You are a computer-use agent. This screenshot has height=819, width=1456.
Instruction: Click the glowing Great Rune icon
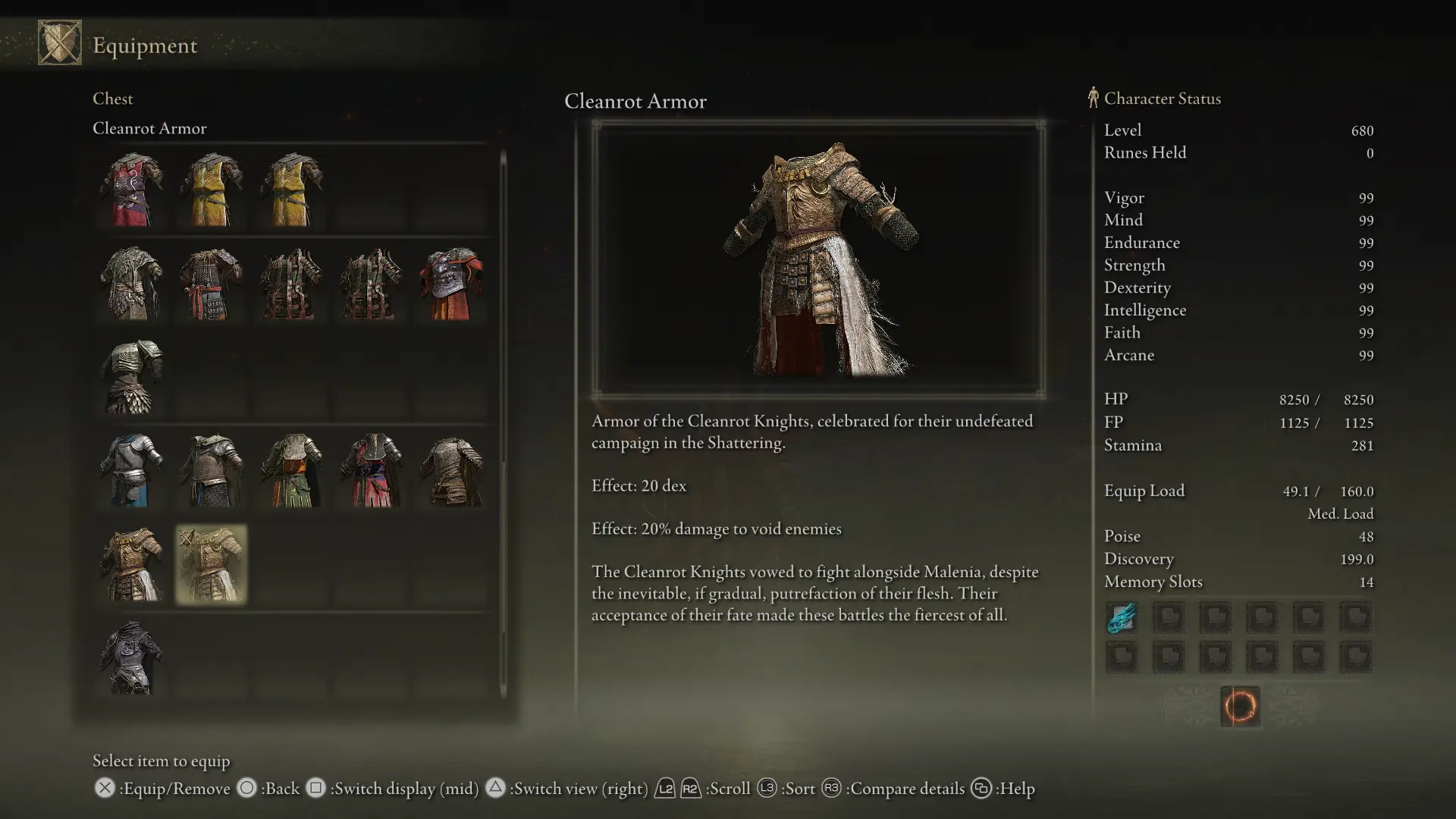tap(1240, 706)
